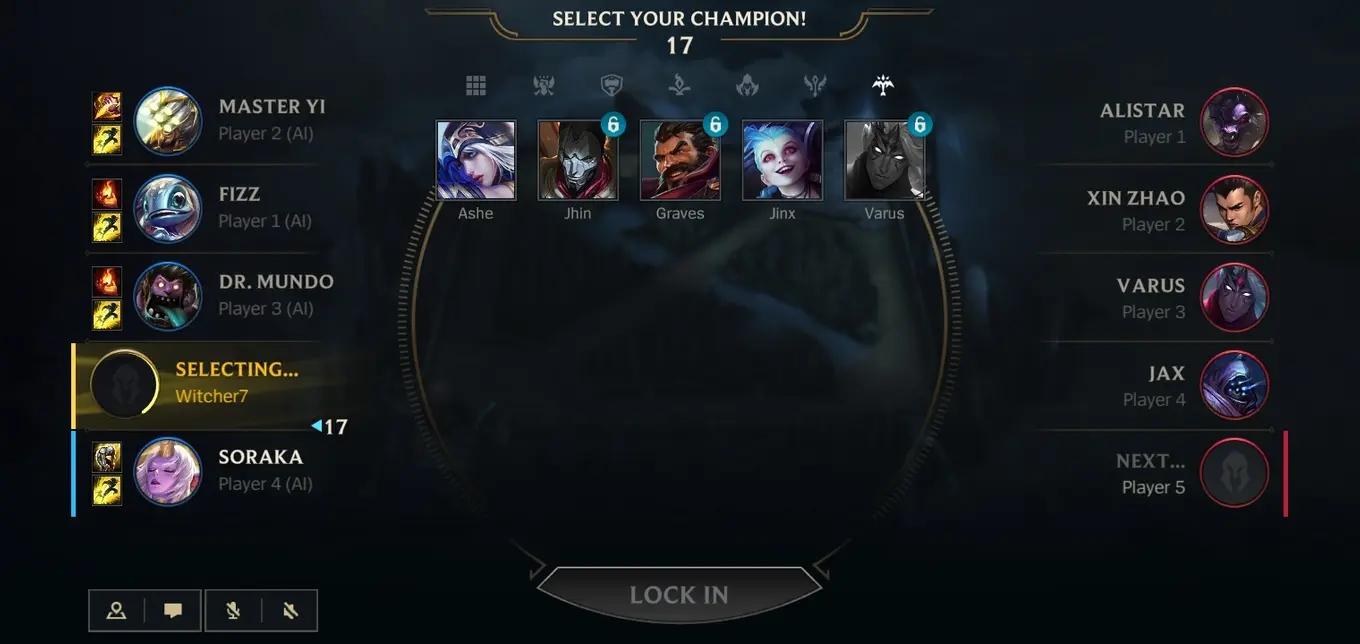The height and width of the screenshot is (644, 1360).
Task: Click Fizz's teammate portrait
Action: [167, 208]
